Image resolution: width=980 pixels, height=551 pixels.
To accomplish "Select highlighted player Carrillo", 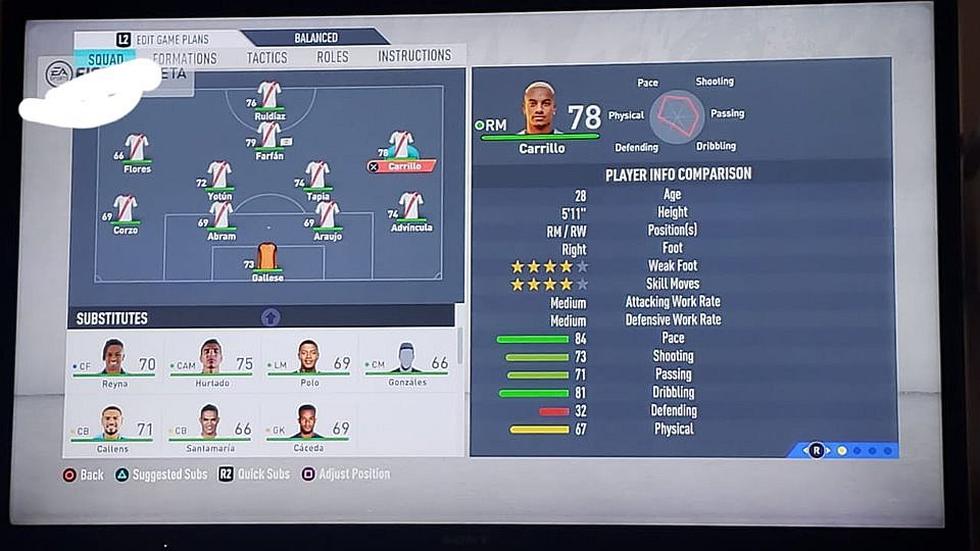I will tap(401, 150).
